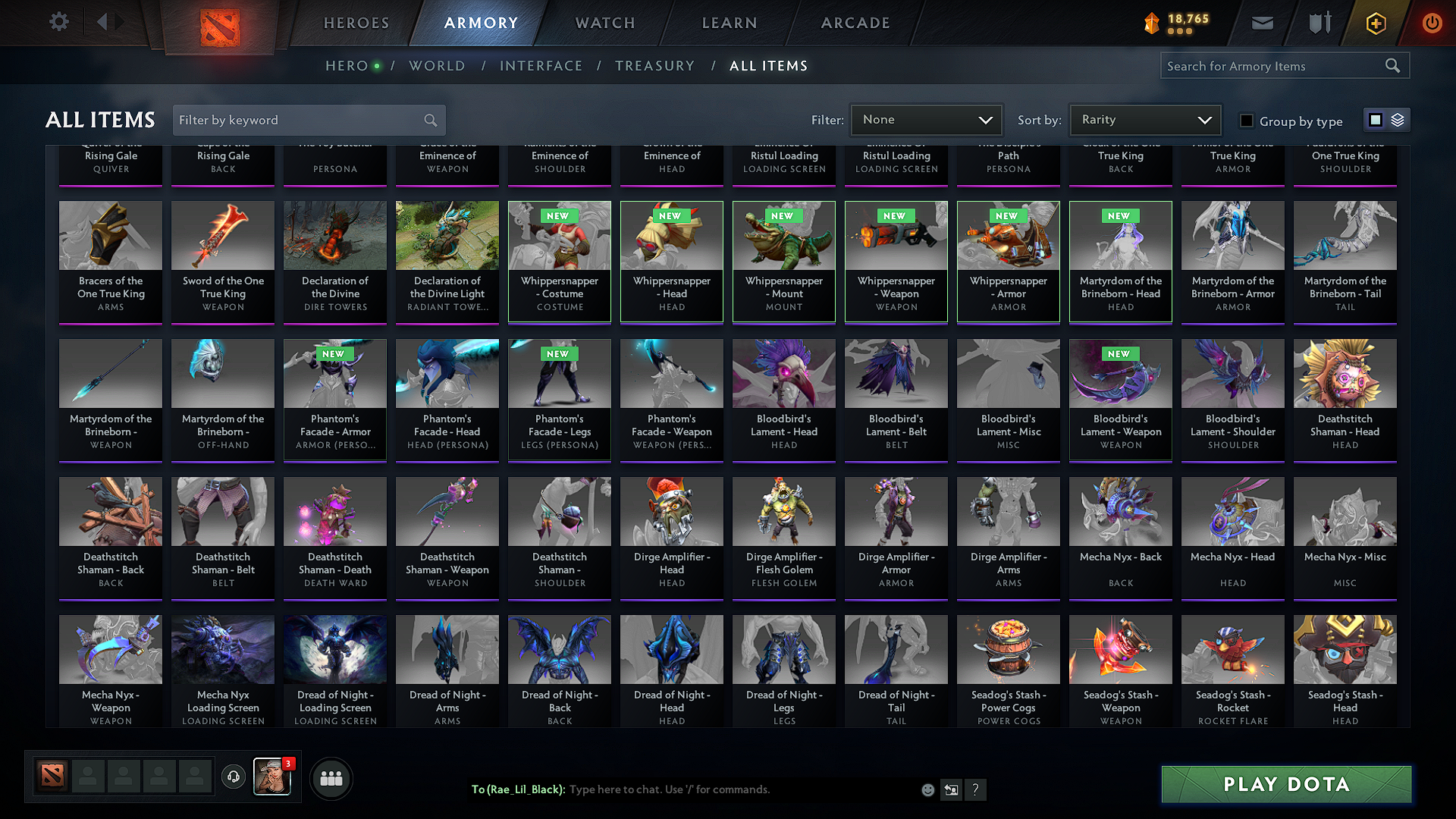Screen dimensions: 1456x819
Task: Switch to the WATCH tab
Action: tap(604, 23)
